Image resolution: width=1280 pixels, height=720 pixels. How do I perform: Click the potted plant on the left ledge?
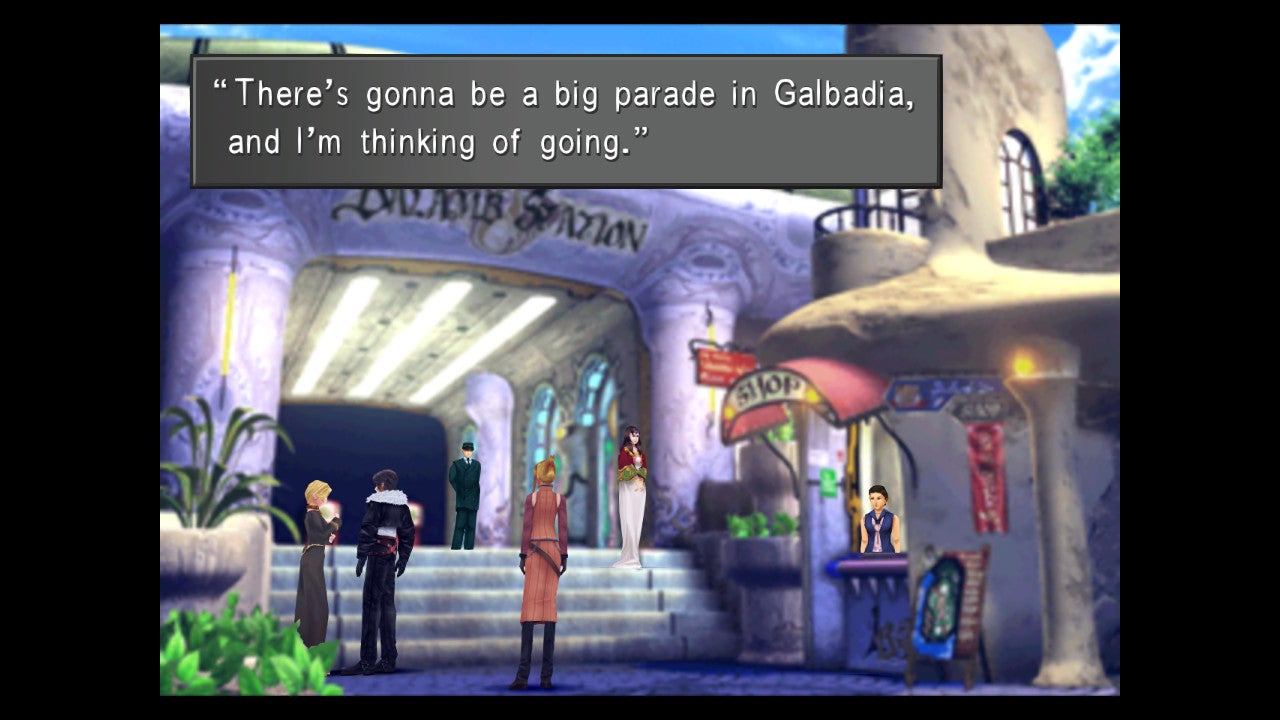coord(215,470)
